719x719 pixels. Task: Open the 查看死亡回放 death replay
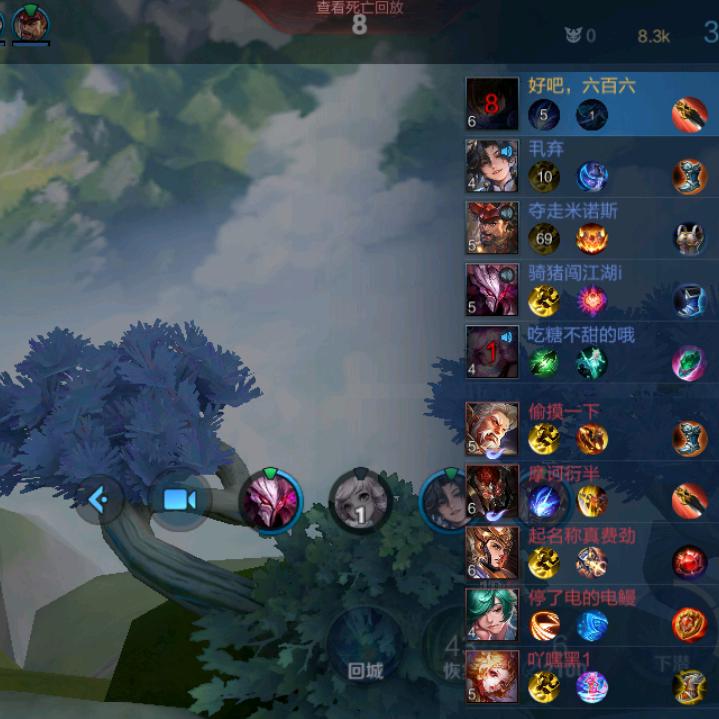[359, 8]
